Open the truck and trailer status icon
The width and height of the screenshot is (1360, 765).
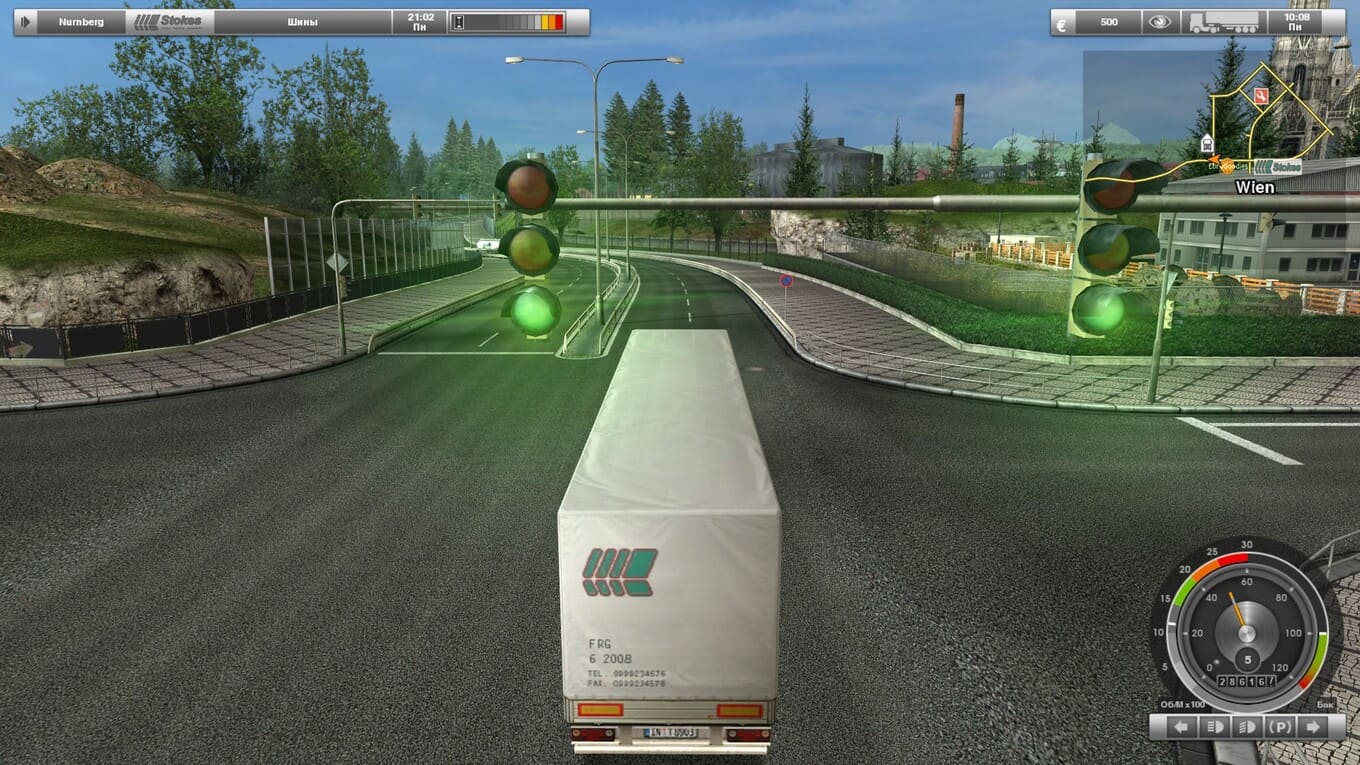pyautogui.click(x=1224, y=22)
